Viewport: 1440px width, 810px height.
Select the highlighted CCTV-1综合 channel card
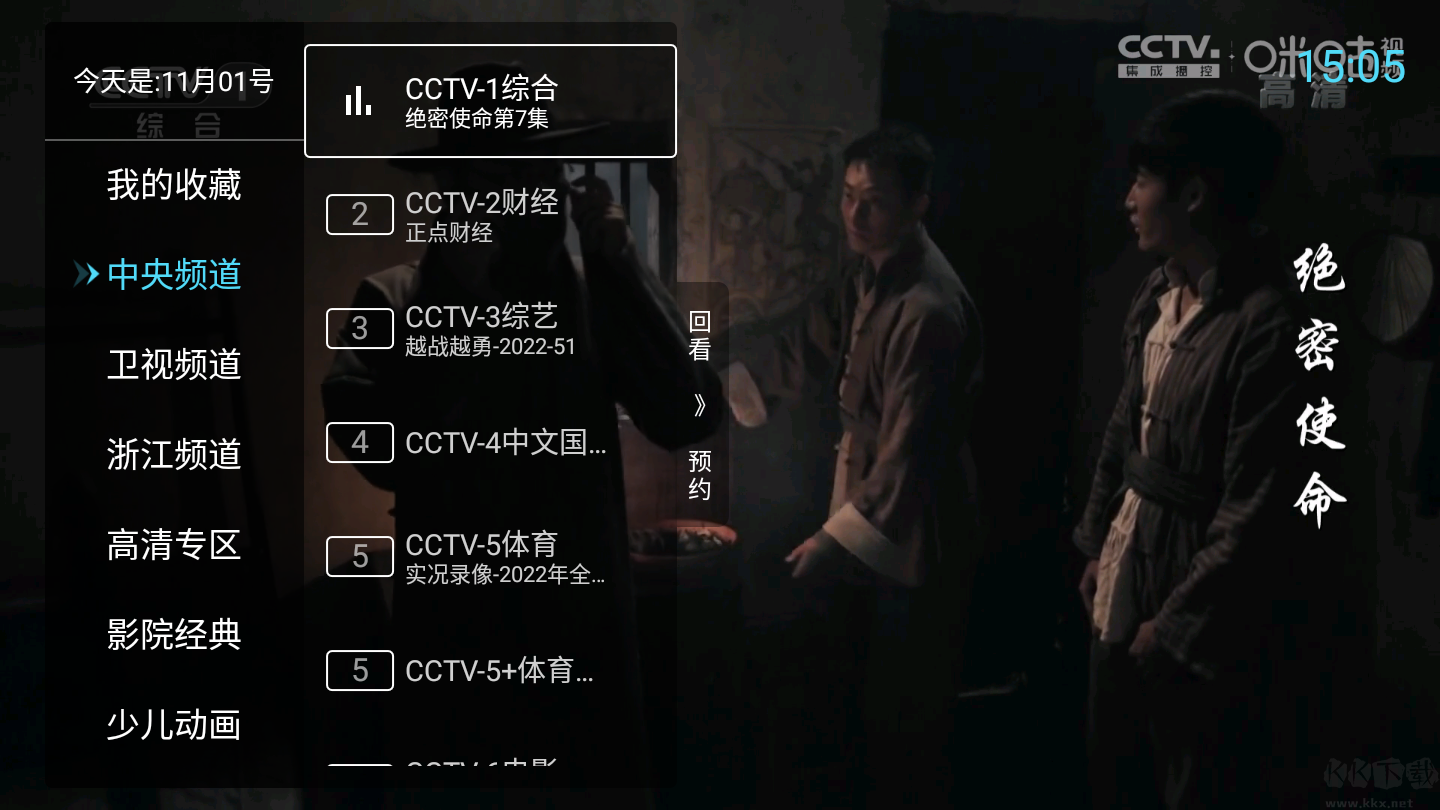tap(490, 100)
